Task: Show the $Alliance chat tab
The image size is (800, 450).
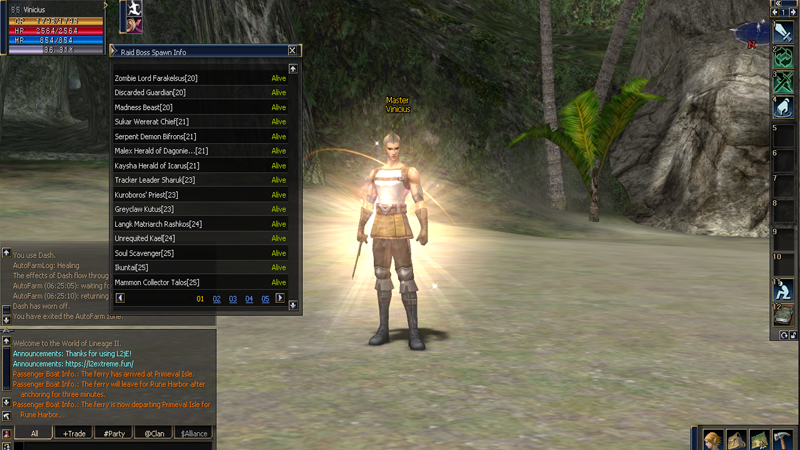Action: click(x=194, y=434)
